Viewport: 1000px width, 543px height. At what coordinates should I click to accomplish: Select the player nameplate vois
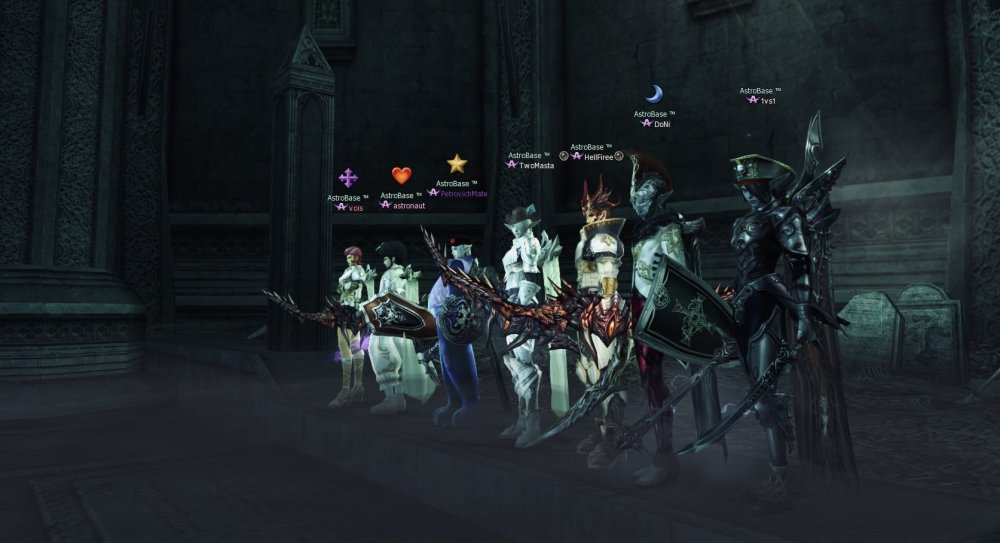click(x=356, y=207)
